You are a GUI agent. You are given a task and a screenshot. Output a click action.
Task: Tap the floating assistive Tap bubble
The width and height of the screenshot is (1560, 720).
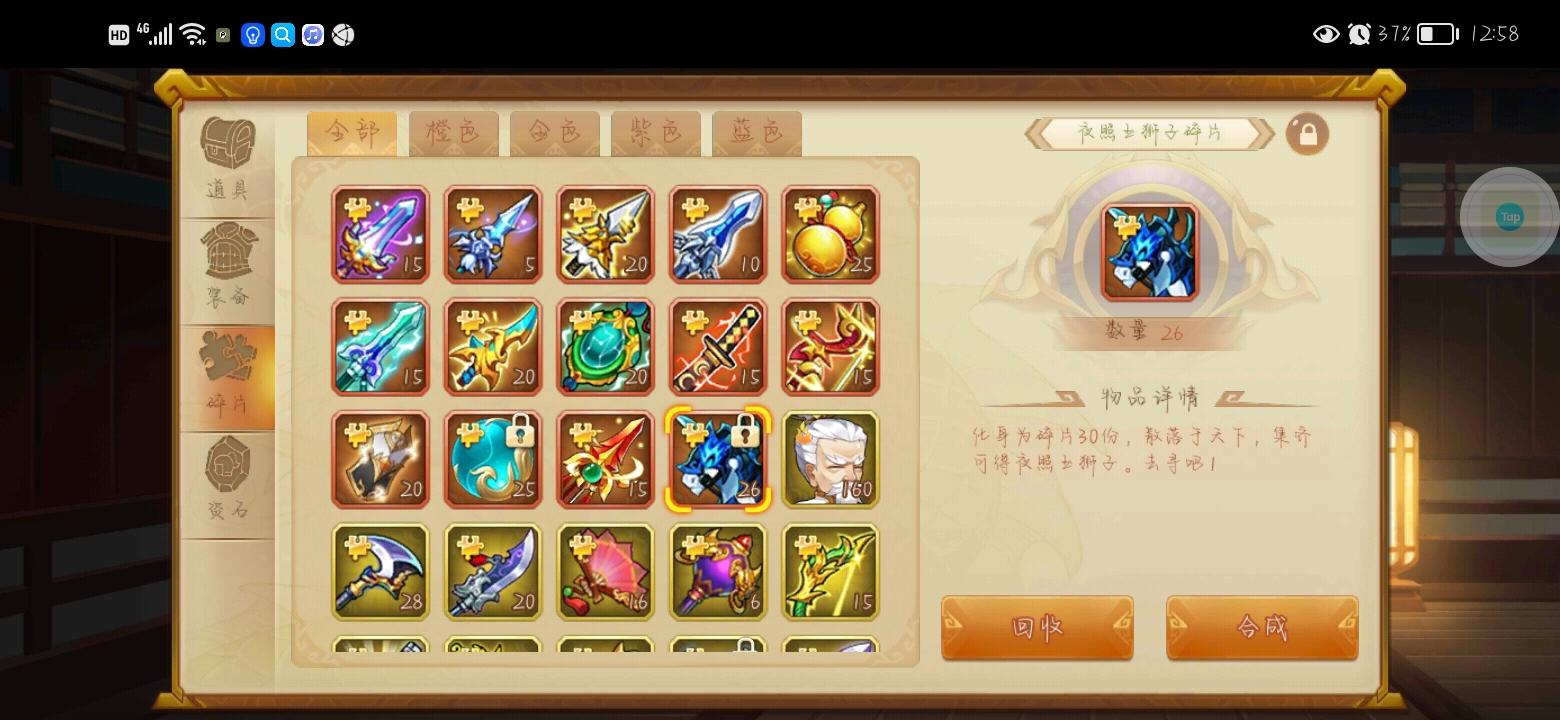click(1509, 217)
